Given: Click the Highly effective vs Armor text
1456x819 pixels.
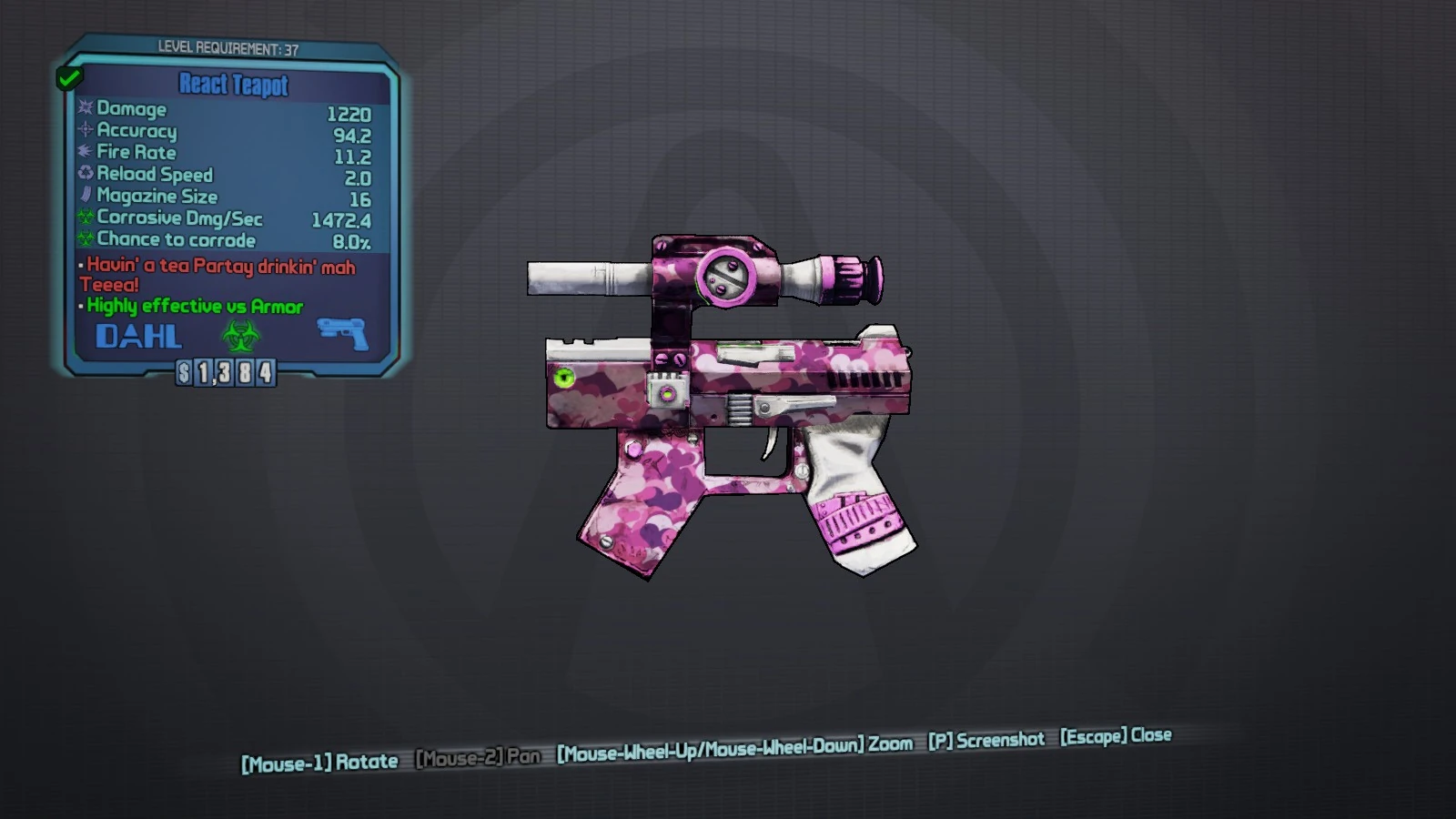Looking at the screenshot, I should click(x=192, y=307).
